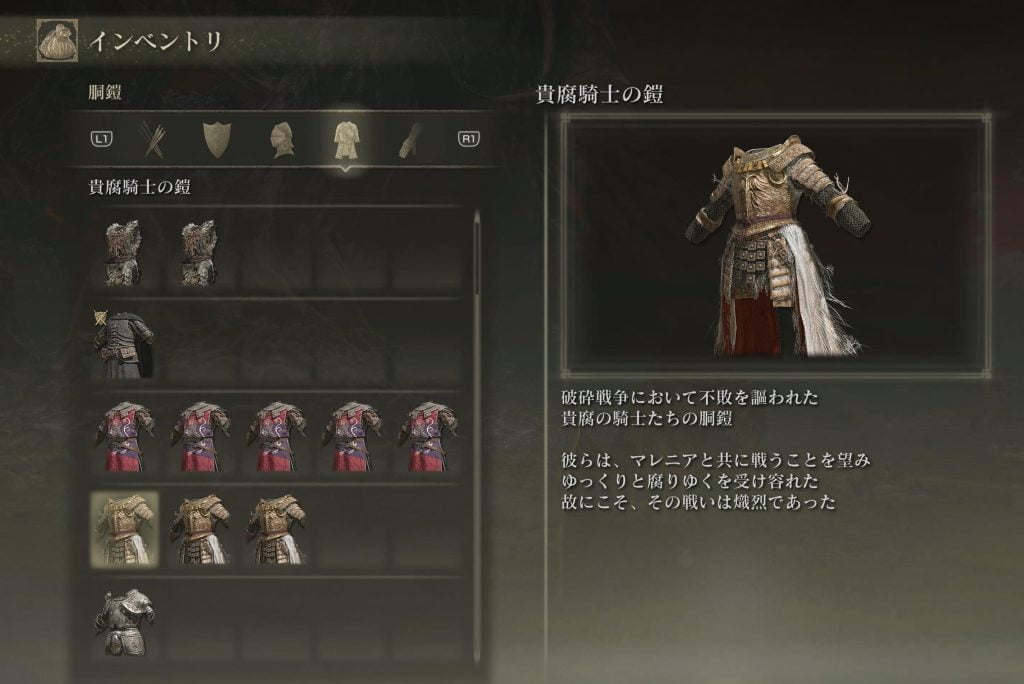Switch to the arrows category tab

coord(153,140)
